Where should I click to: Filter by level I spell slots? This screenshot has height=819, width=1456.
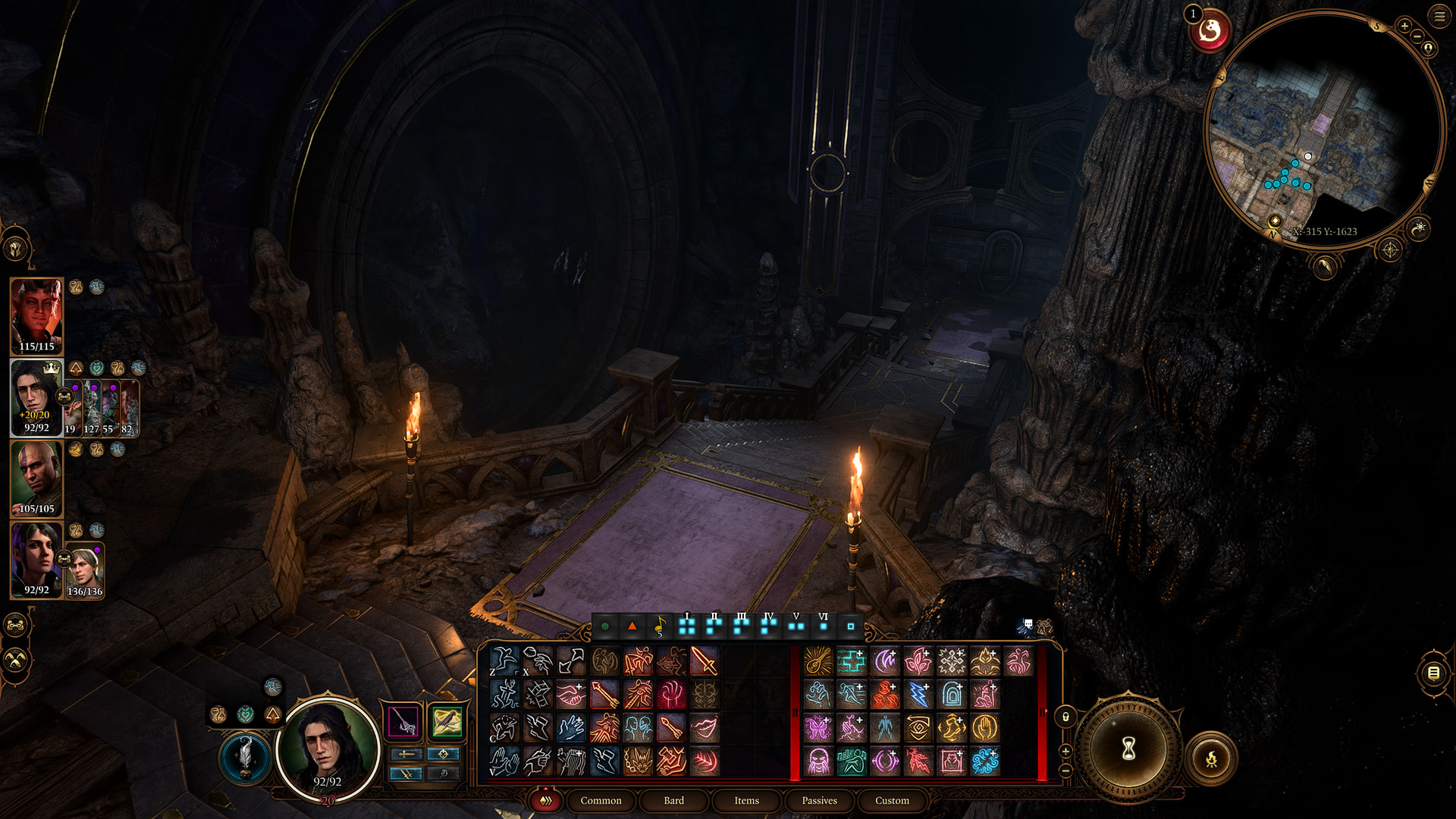coord(687,626)
